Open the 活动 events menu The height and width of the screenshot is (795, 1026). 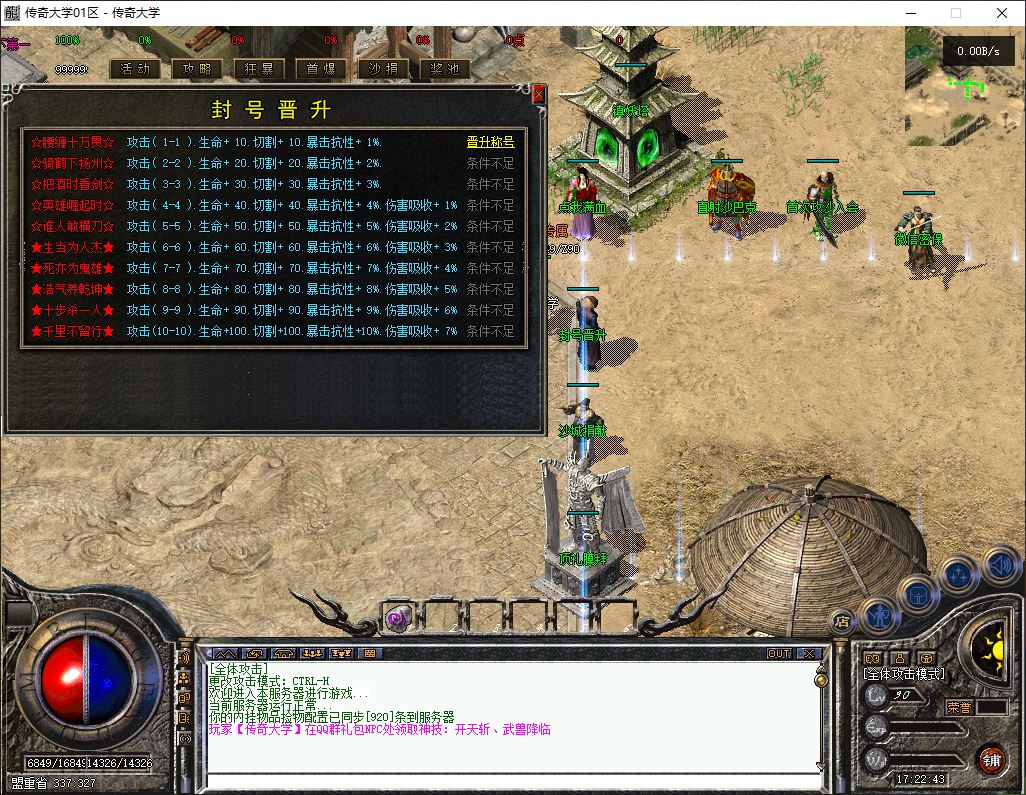(134, 69)
